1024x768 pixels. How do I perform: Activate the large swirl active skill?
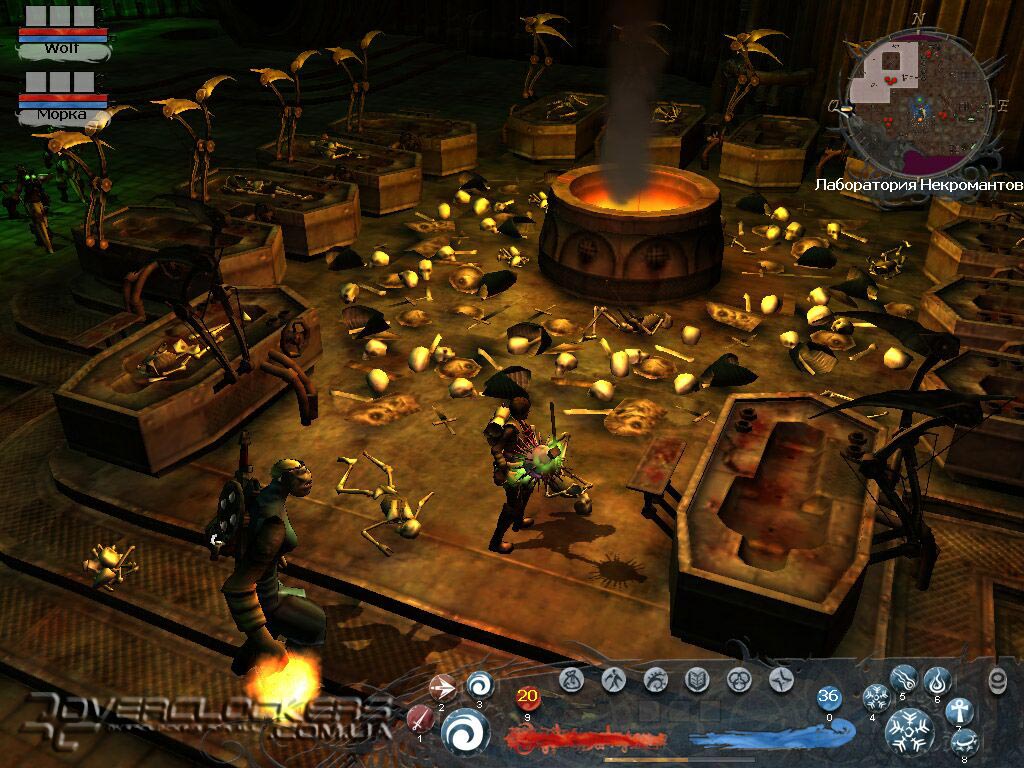click(x=465, y=731)
